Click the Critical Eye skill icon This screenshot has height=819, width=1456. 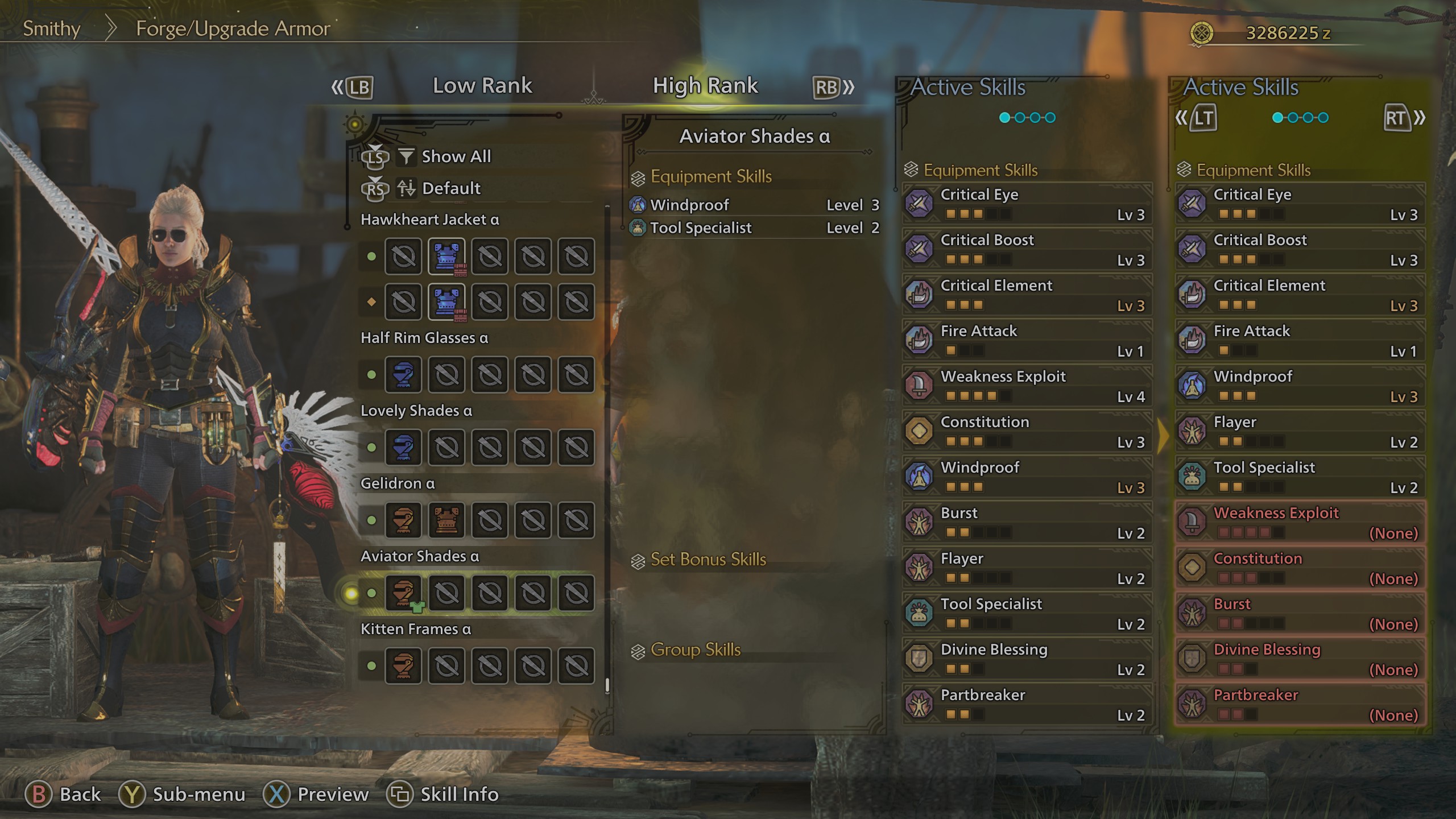919,204
